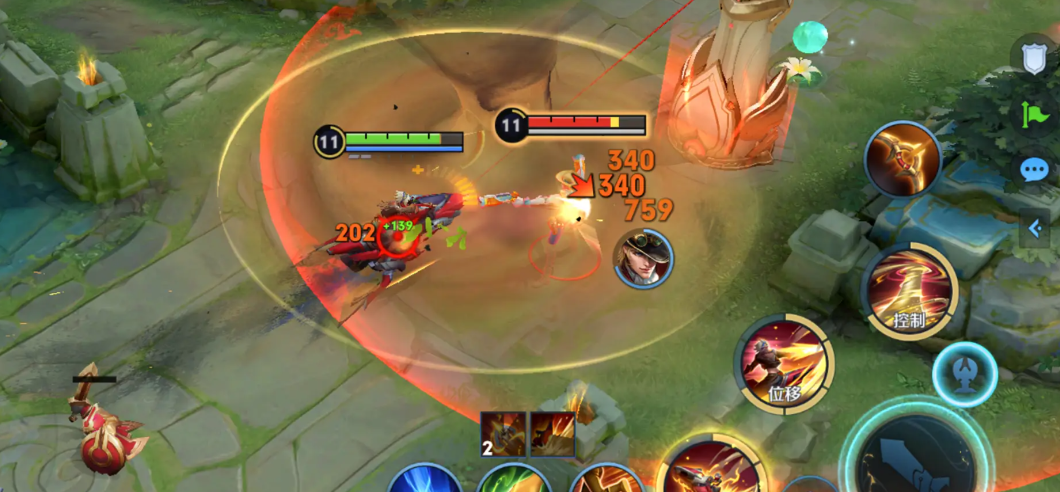Screen dimensions: 1060x492
Task: Send a green flag signal ping
Action: coord(1034,115)
